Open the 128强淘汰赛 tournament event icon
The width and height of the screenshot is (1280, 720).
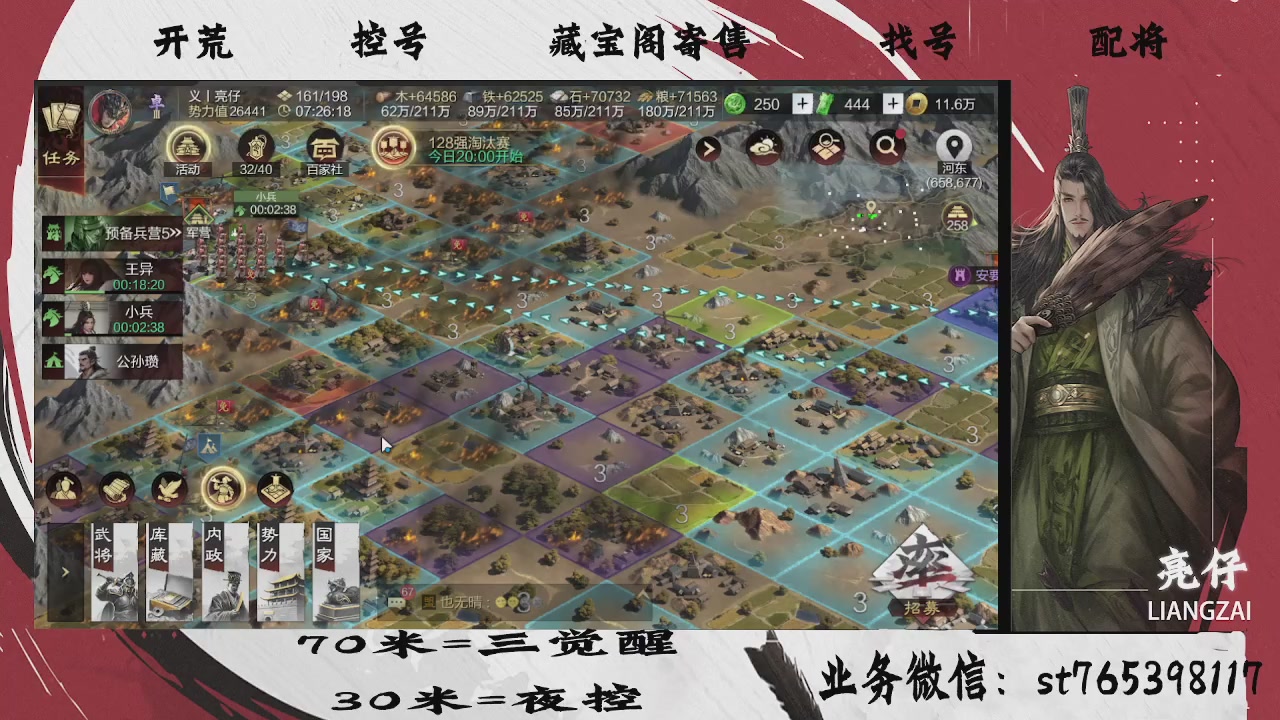[393, 147]
